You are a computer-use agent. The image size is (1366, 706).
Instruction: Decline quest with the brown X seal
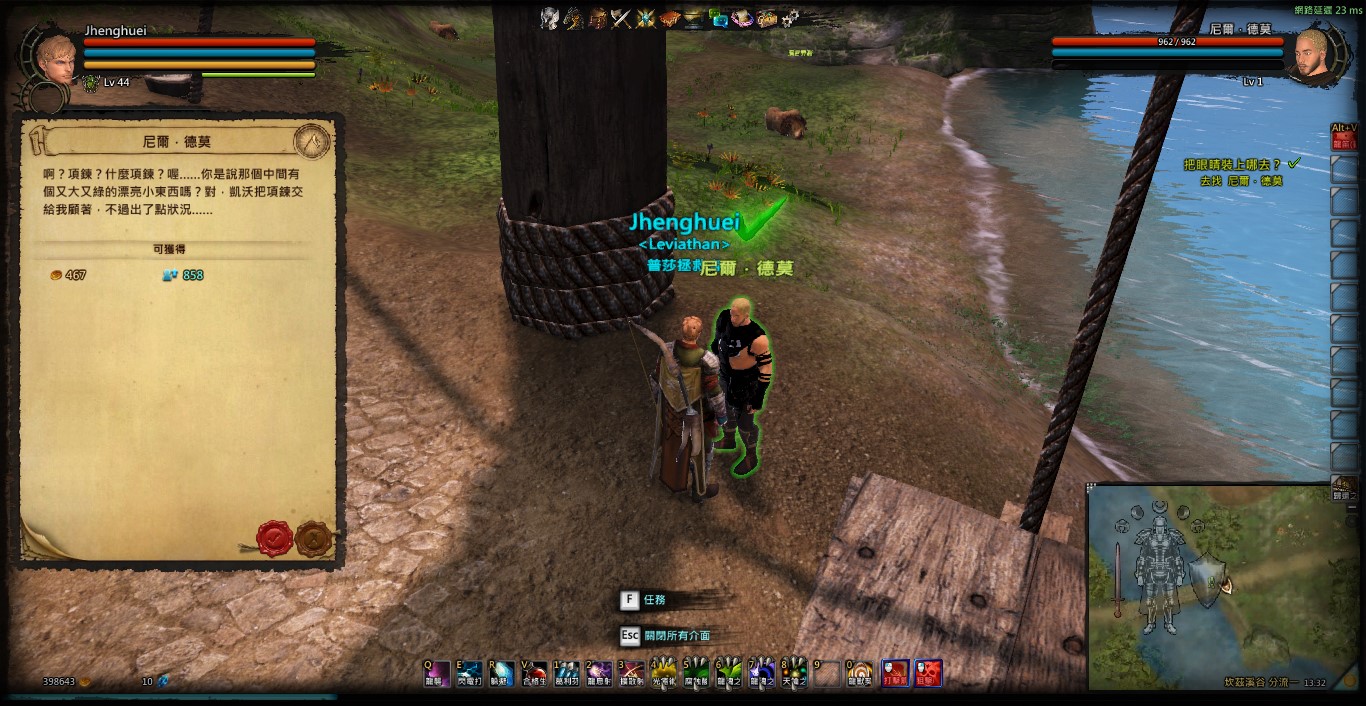pos(313,538)
